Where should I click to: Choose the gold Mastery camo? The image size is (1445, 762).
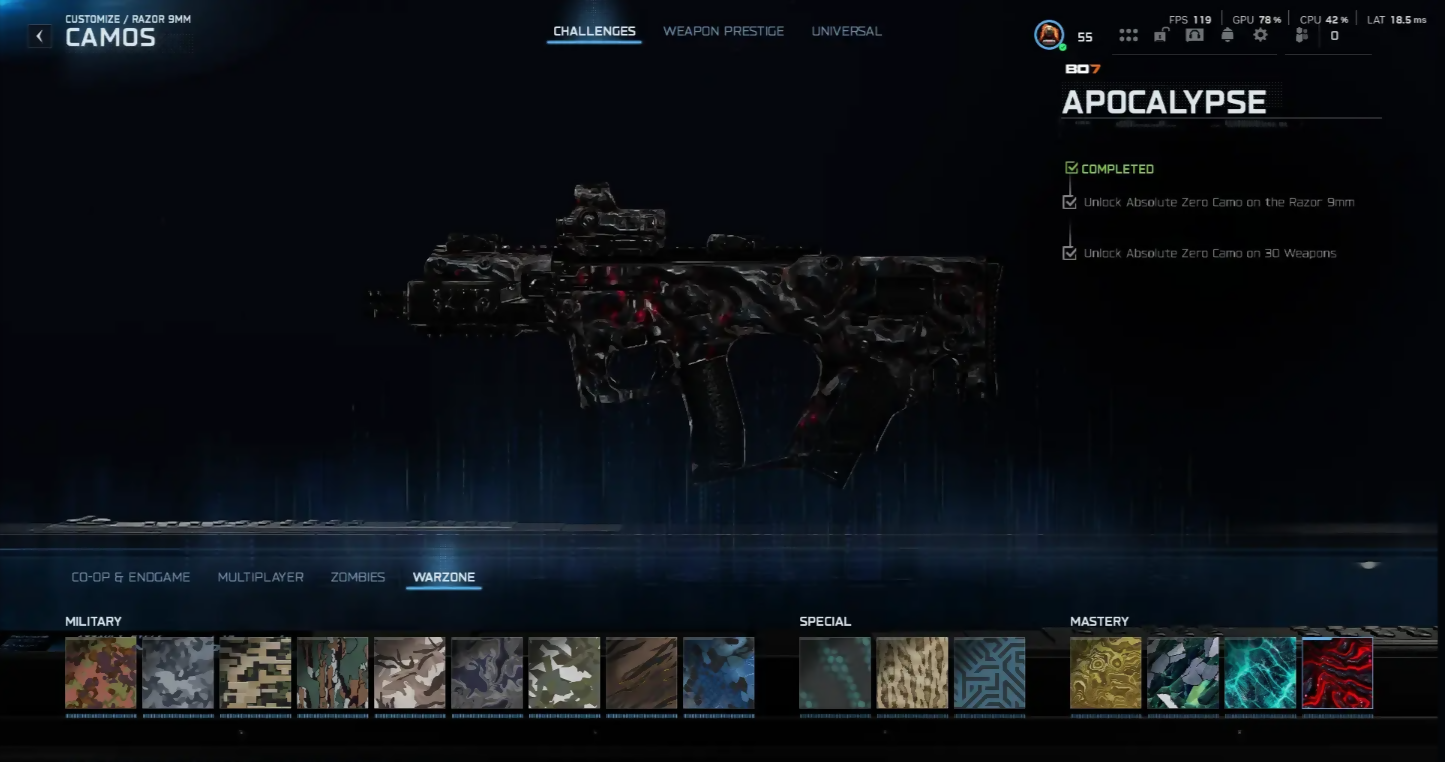tap(1105, 673)
